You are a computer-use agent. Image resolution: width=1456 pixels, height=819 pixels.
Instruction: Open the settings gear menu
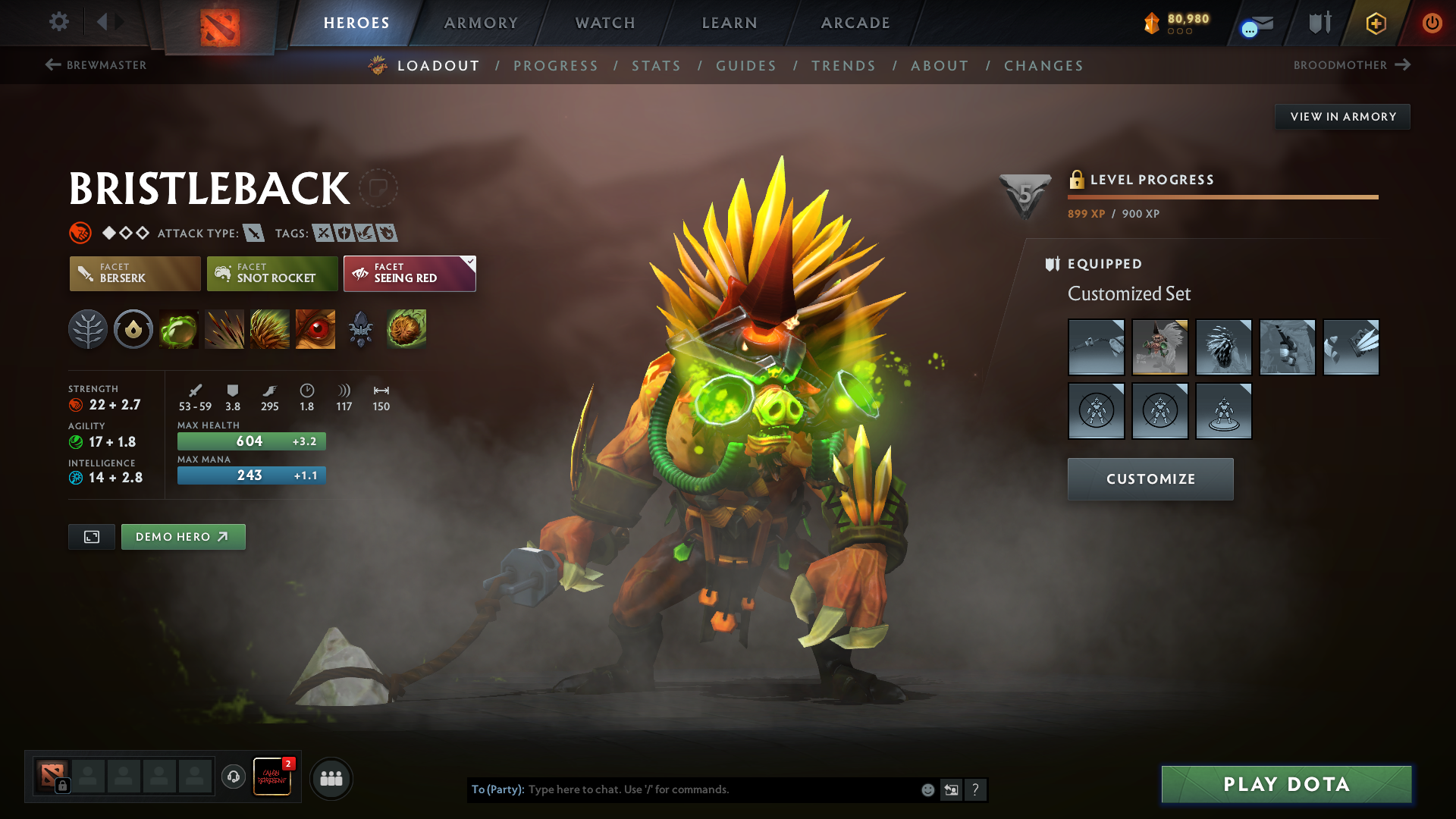[59, 22]
